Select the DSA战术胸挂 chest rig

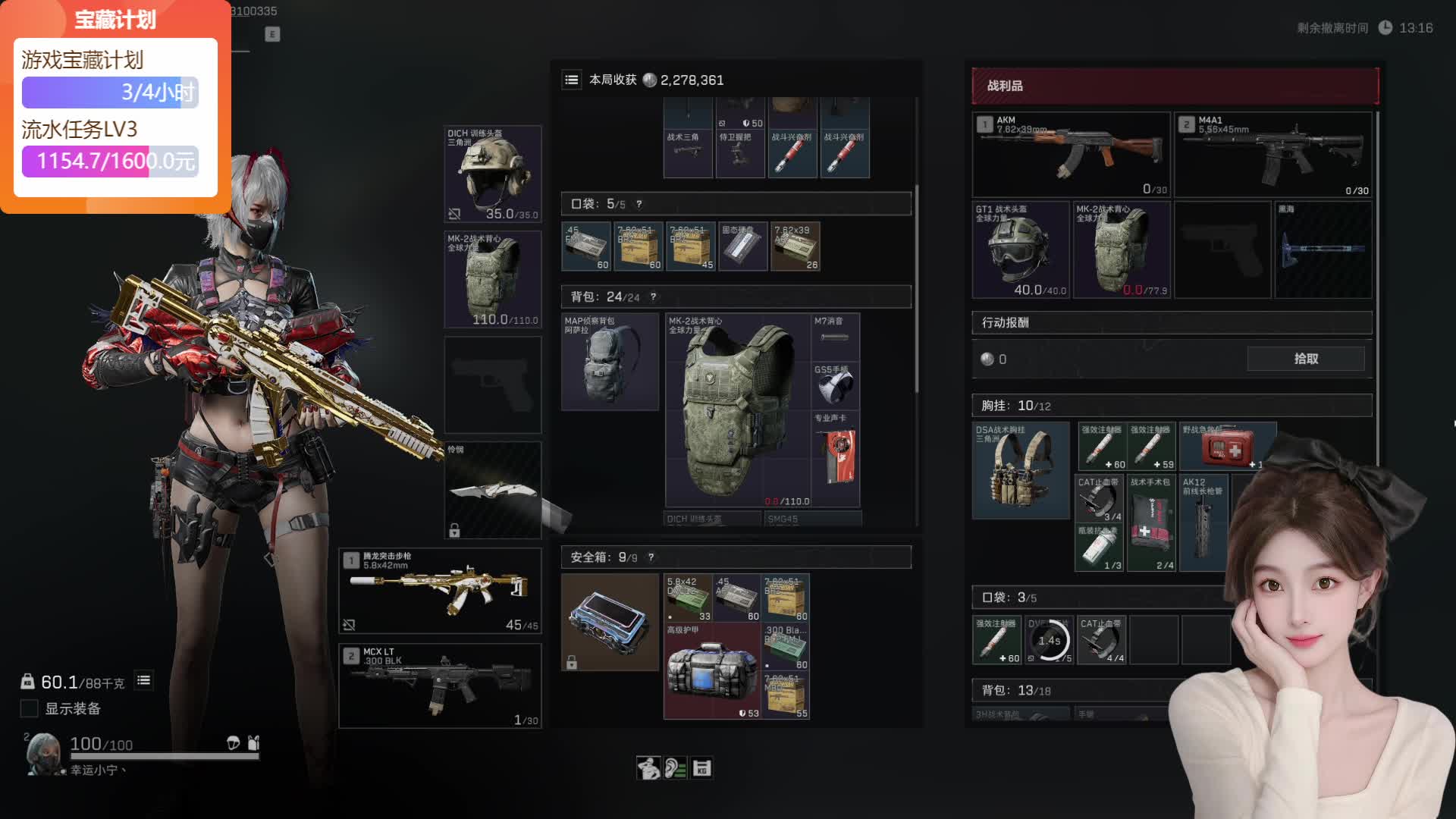point(1021,471)
